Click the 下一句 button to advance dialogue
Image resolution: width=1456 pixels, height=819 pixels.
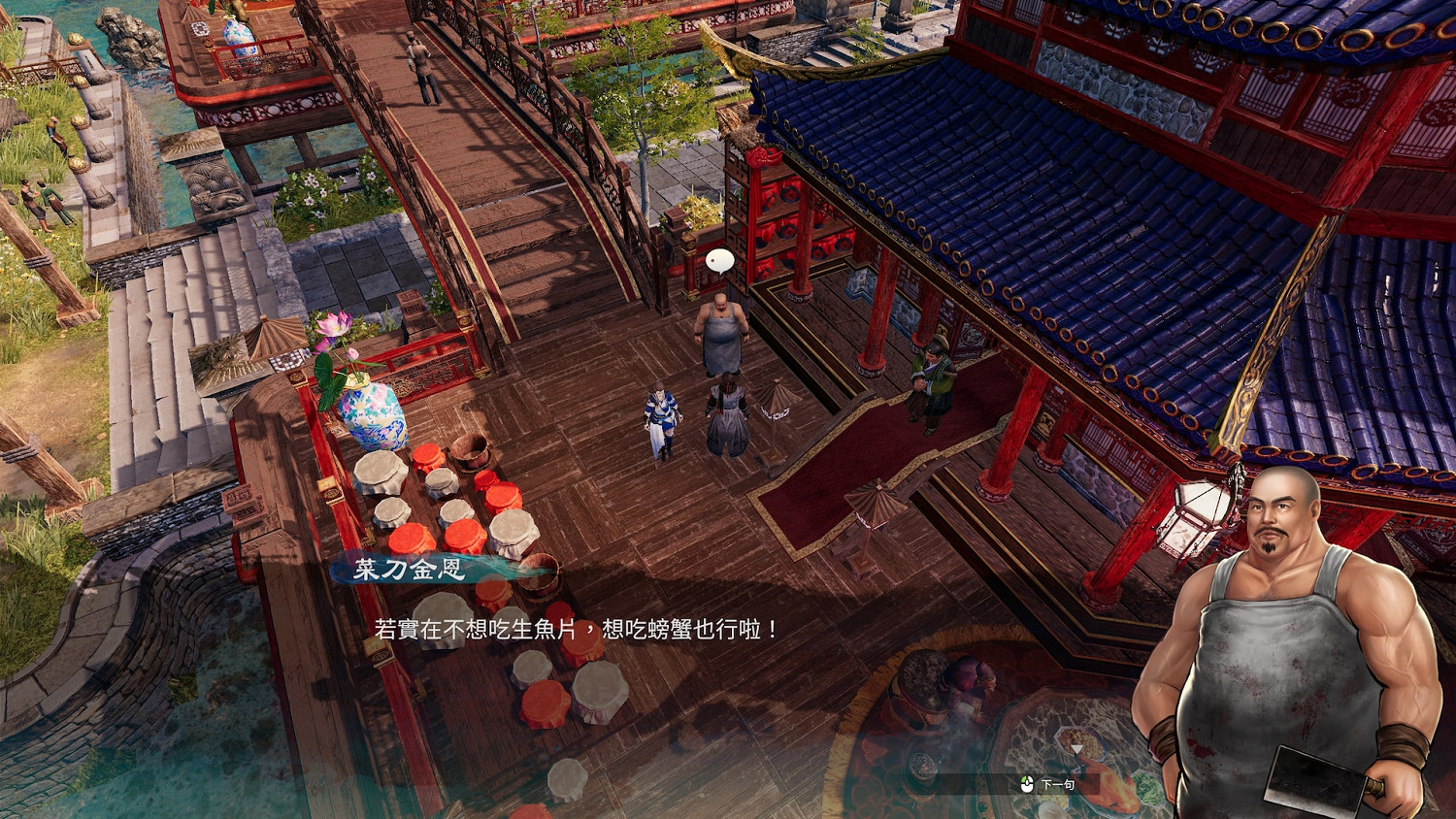1058,783
